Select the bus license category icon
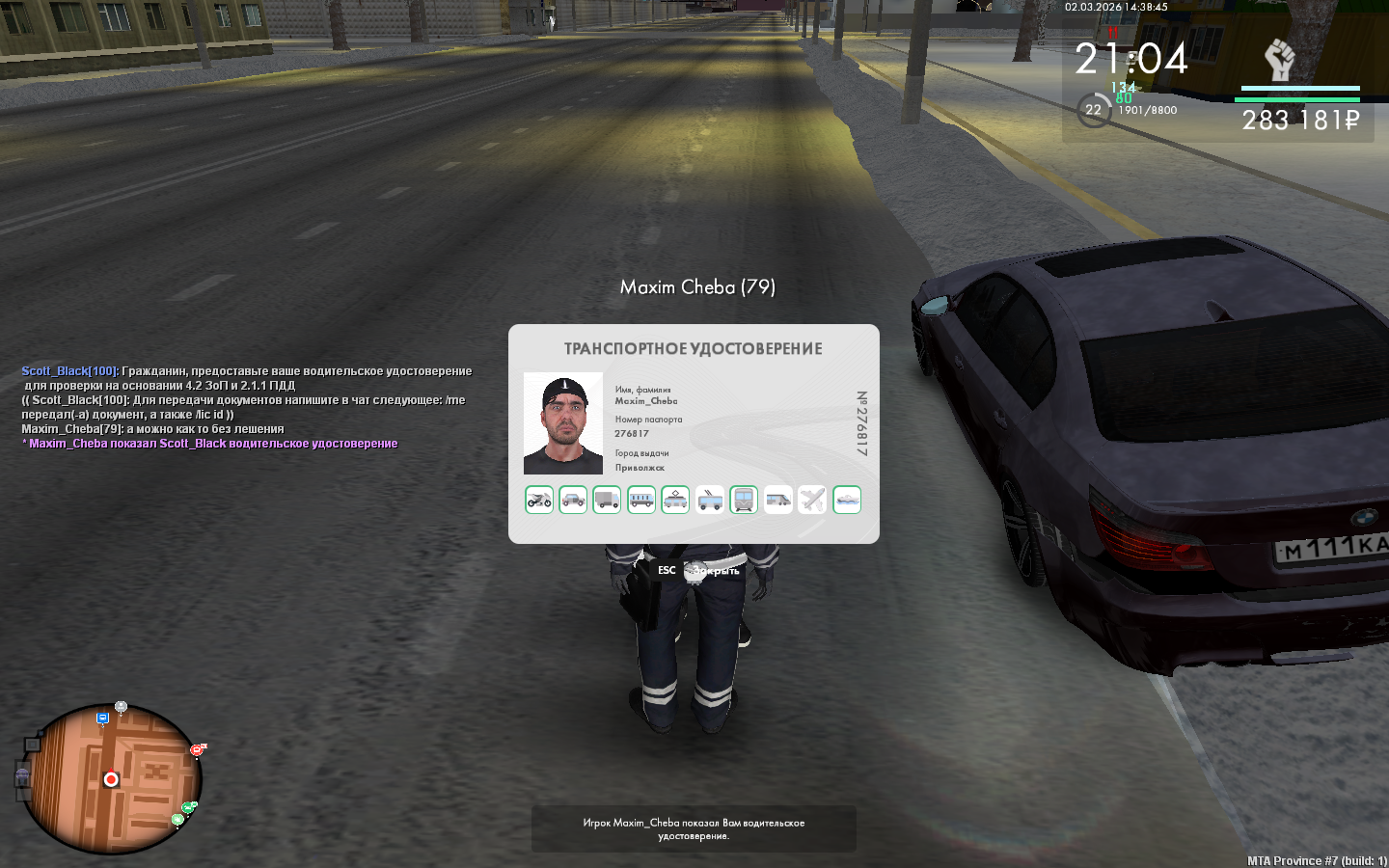This screenshot has height=868, width=1389. pyautogui.click(x=641, y=500)
